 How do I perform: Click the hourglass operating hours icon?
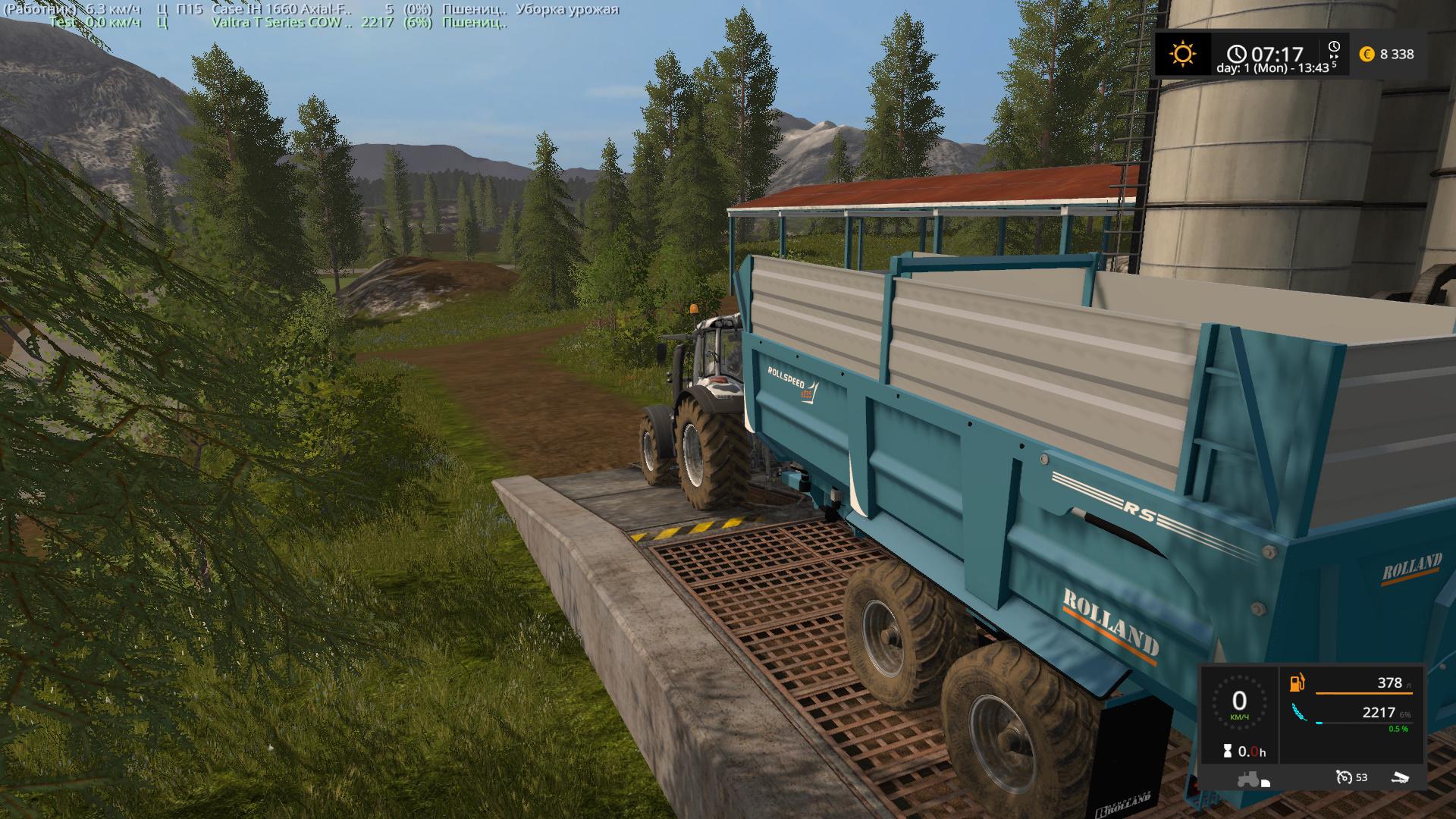click(1227, 752)
